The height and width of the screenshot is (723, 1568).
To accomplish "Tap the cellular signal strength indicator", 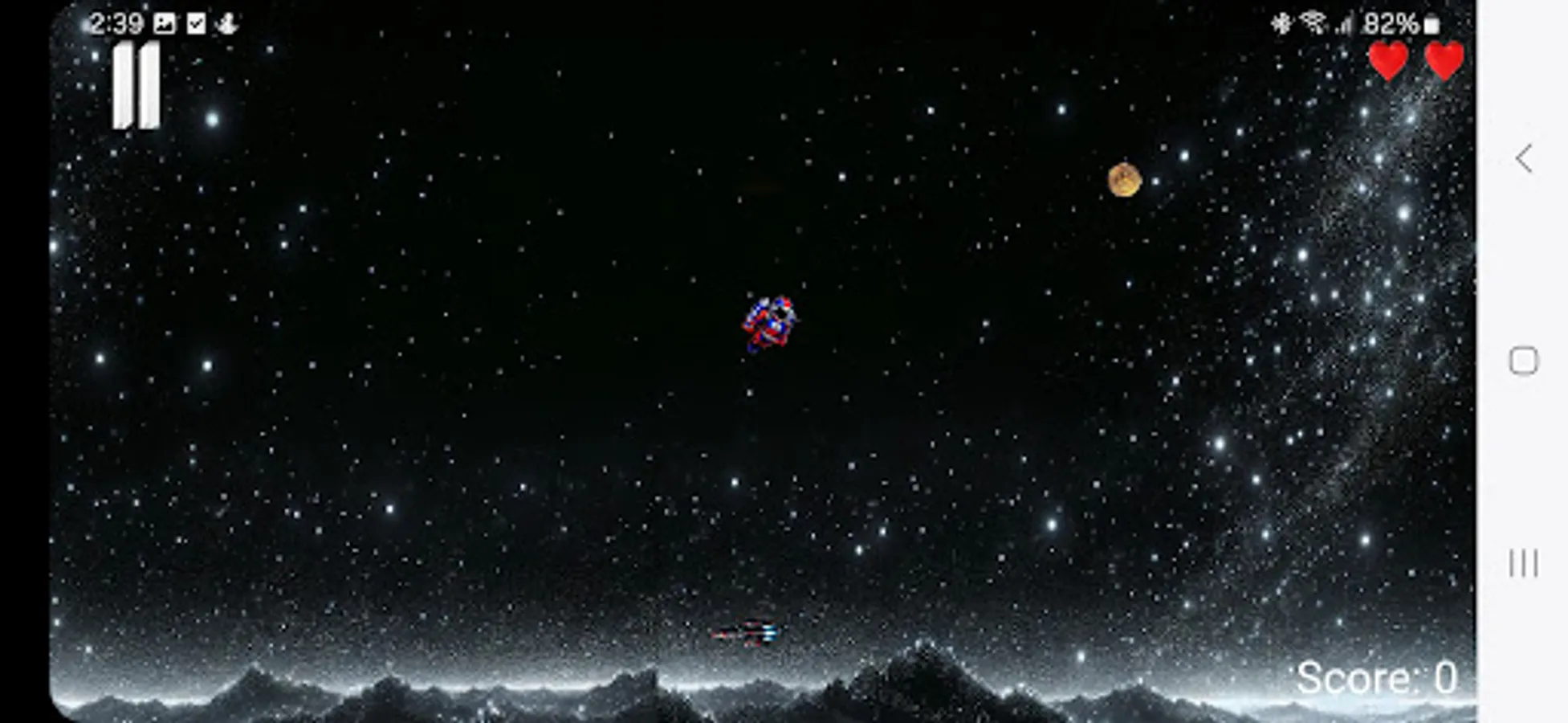I will tap(1345, 24).
